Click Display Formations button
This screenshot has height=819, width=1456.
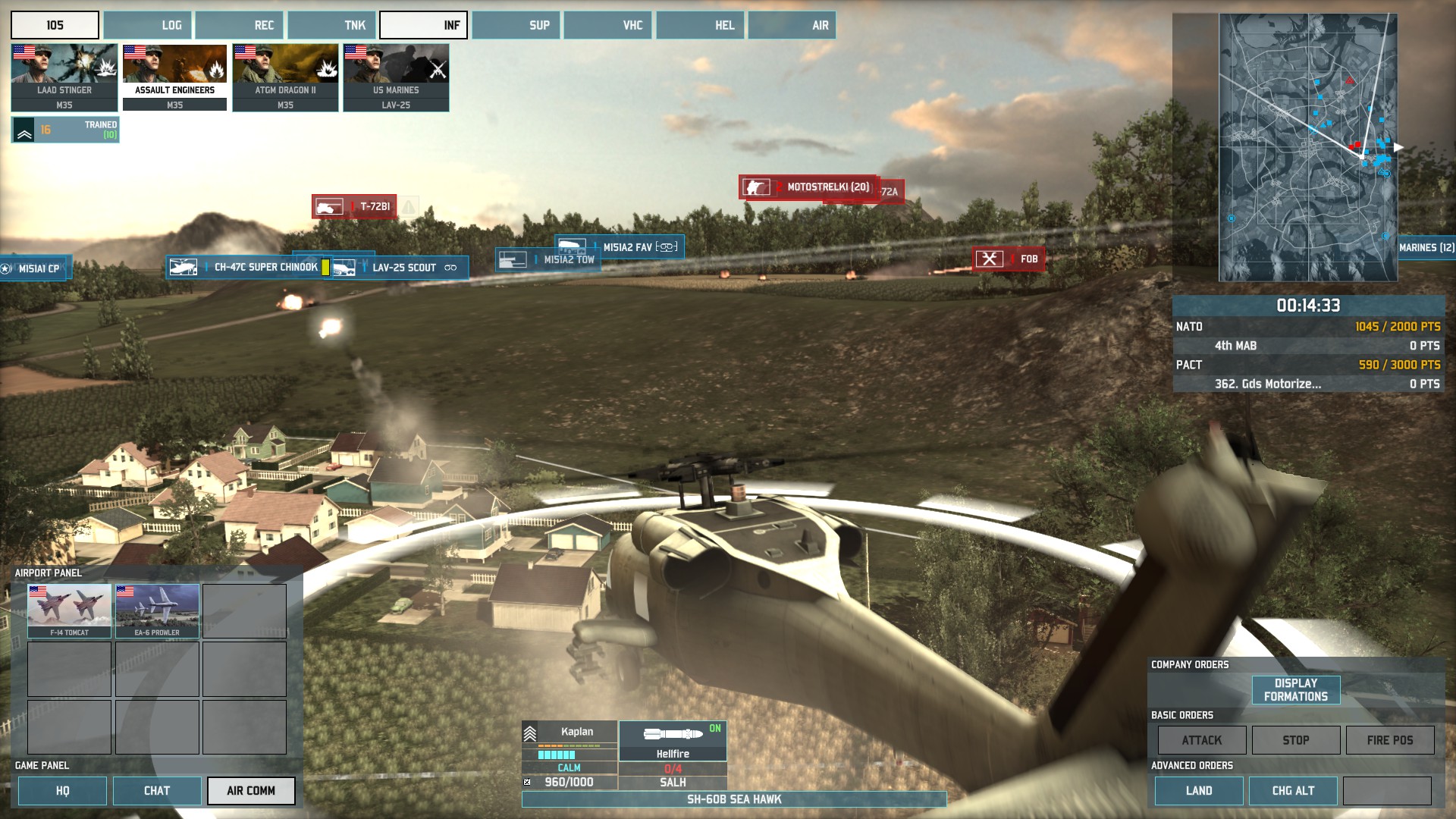coord(1295,690)
